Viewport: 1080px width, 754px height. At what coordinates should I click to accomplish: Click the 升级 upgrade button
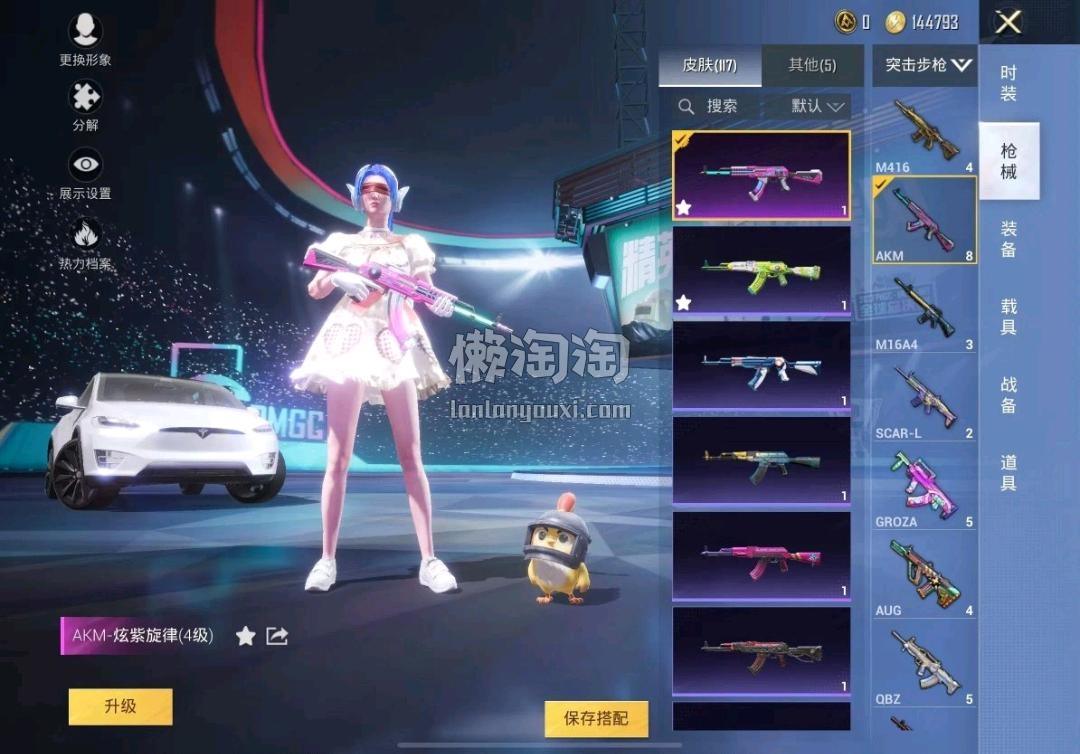point(120,706)
